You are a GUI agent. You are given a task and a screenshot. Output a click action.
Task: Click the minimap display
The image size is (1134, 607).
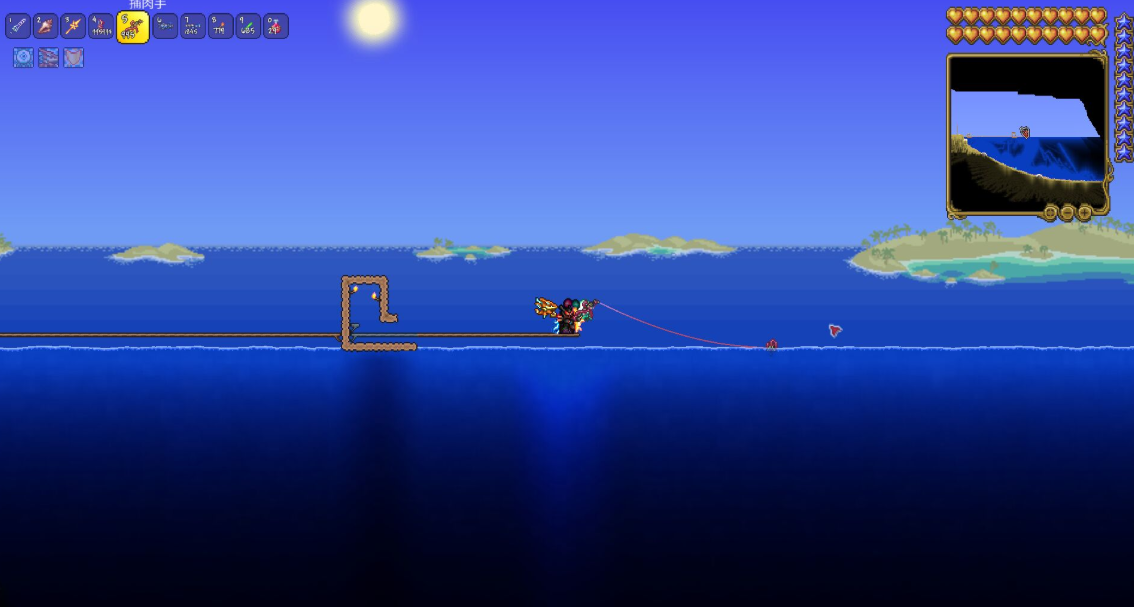[1027, 131]
